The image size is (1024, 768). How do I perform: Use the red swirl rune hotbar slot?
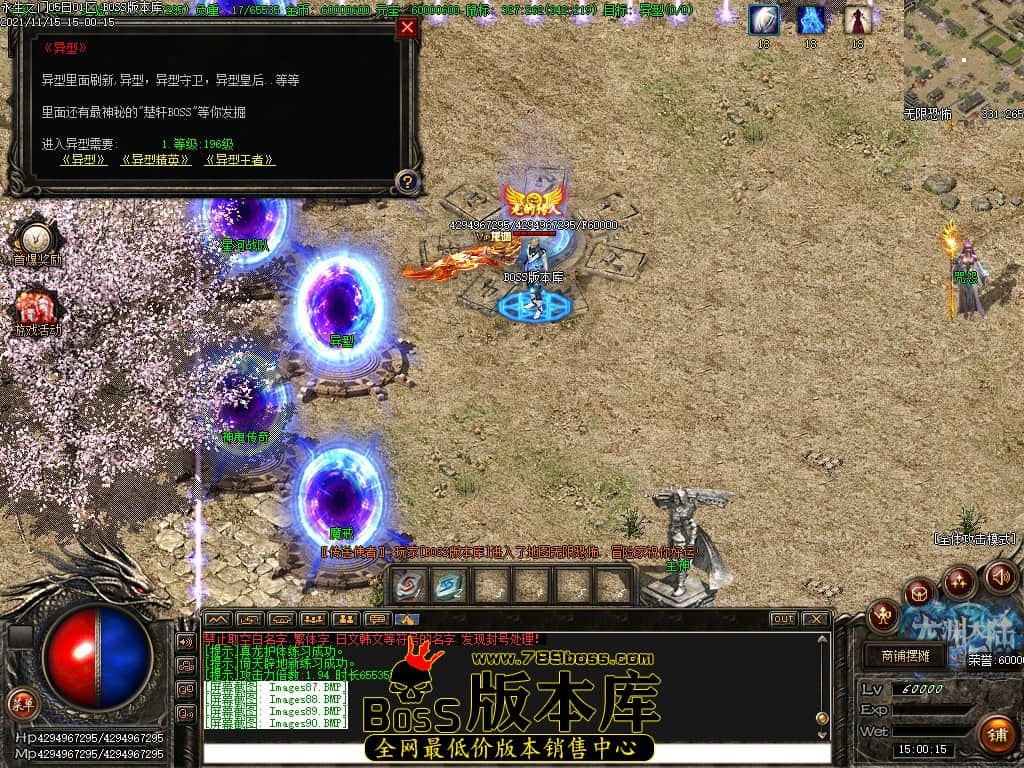click(x=409, y=585)
